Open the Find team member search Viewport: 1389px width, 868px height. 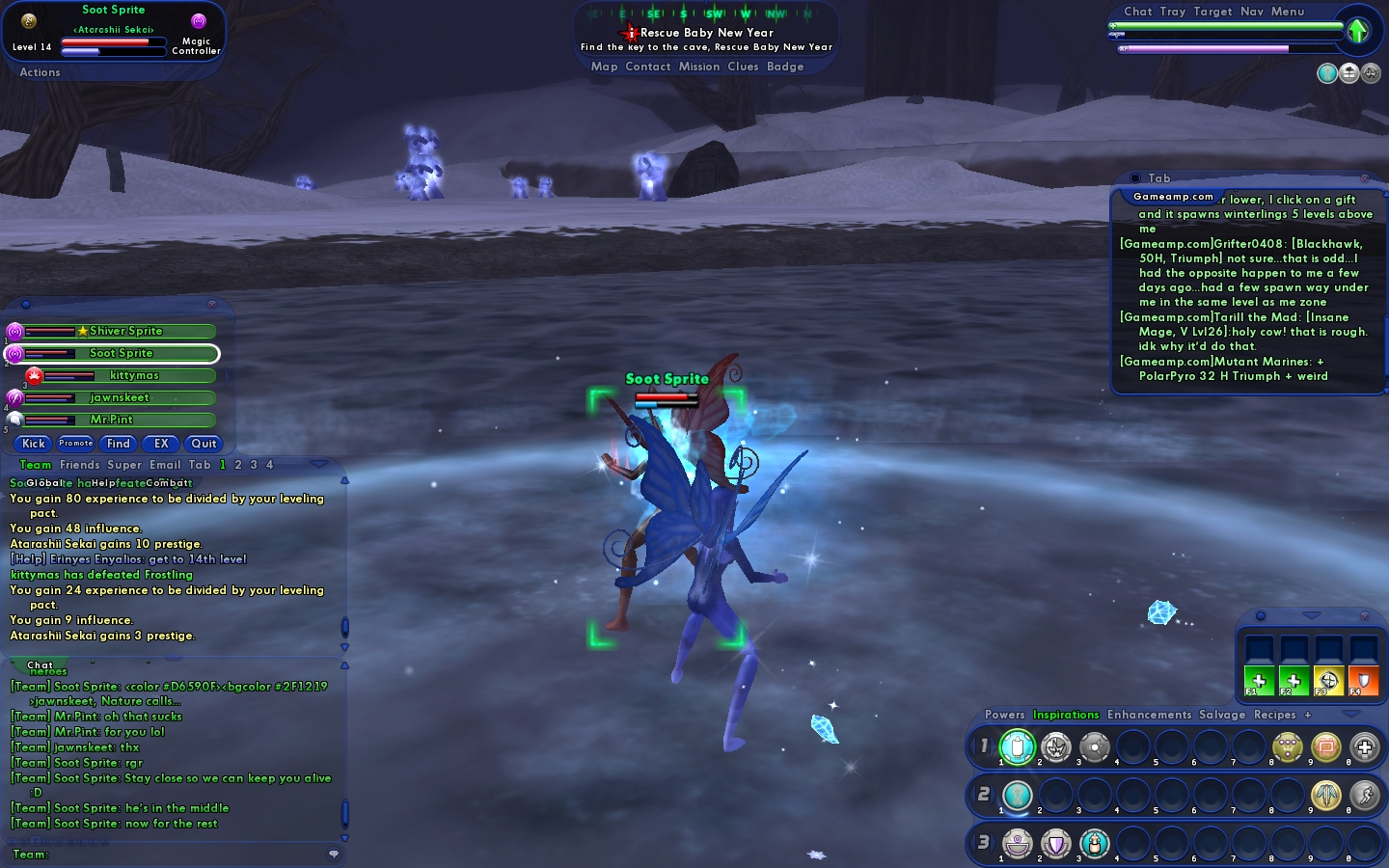coord(119,444)
